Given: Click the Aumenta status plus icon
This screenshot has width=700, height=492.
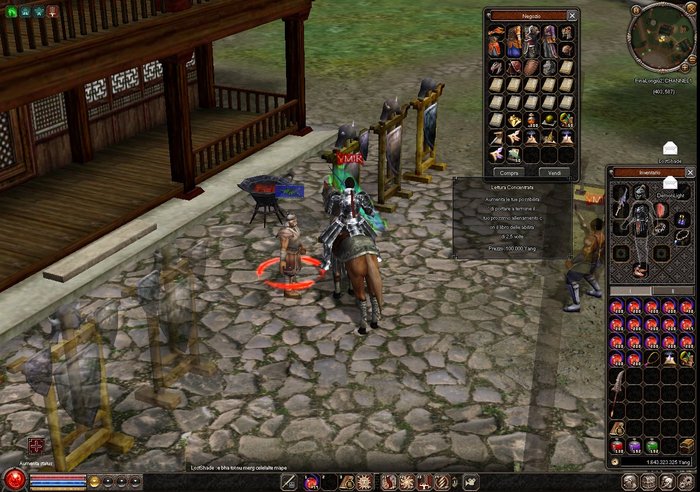Looking at the screenshot, I should click(x=37, y=445).
